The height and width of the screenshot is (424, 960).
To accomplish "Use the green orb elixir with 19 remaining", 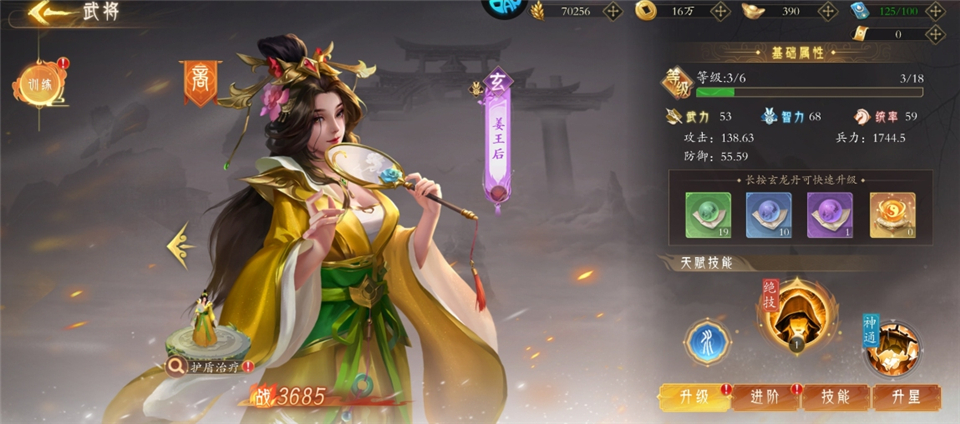I will (707, 213).
